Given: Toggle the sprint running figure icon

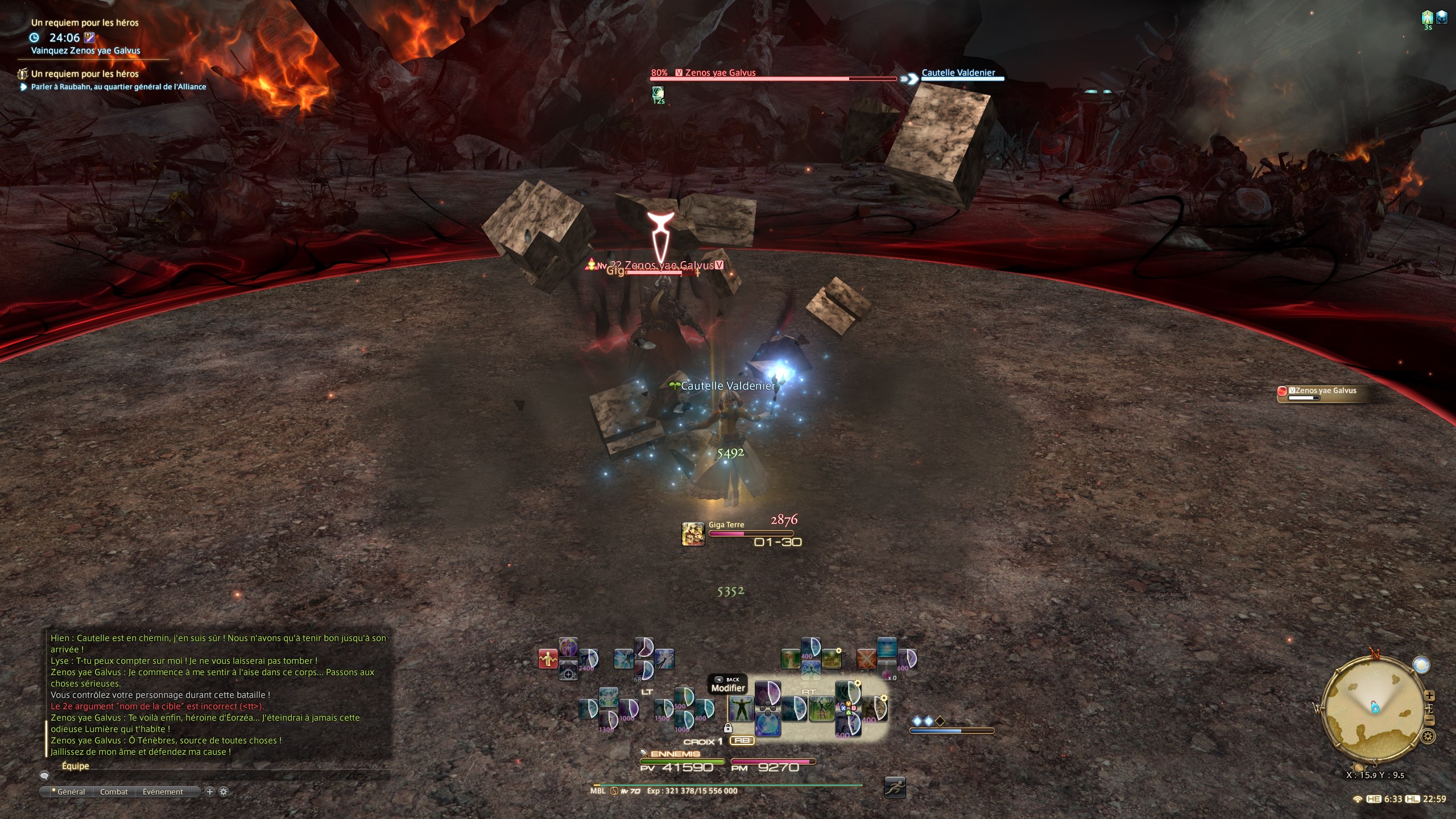Looking at the screenshot, I should 895,788.
